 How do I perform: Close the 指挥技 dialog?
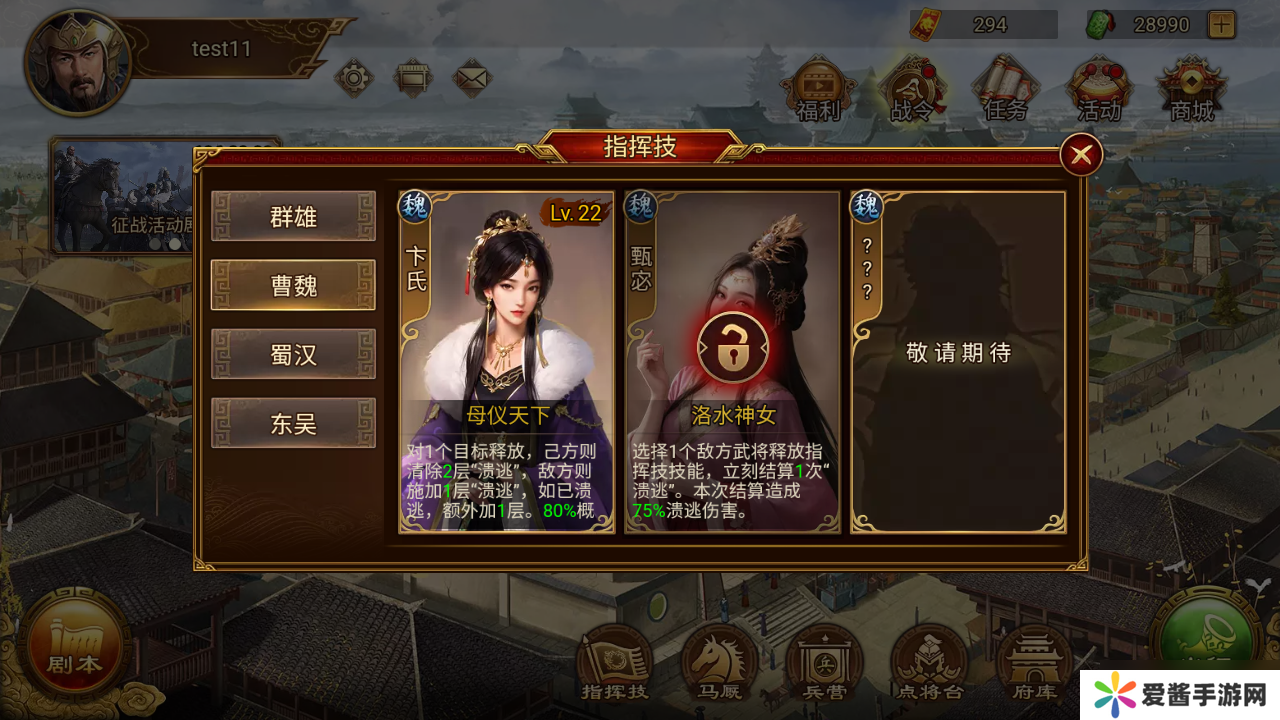[1080, 155]
